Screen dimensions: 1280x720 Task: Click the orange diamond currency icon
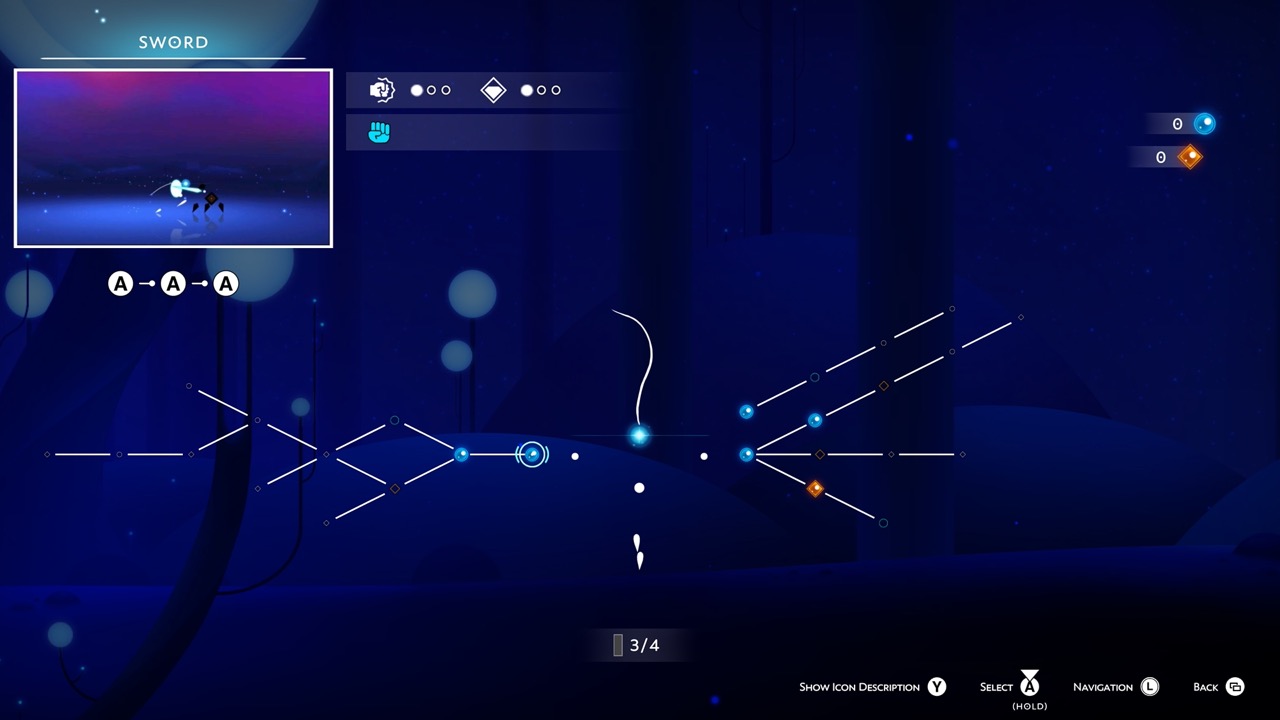point(1188,157)
